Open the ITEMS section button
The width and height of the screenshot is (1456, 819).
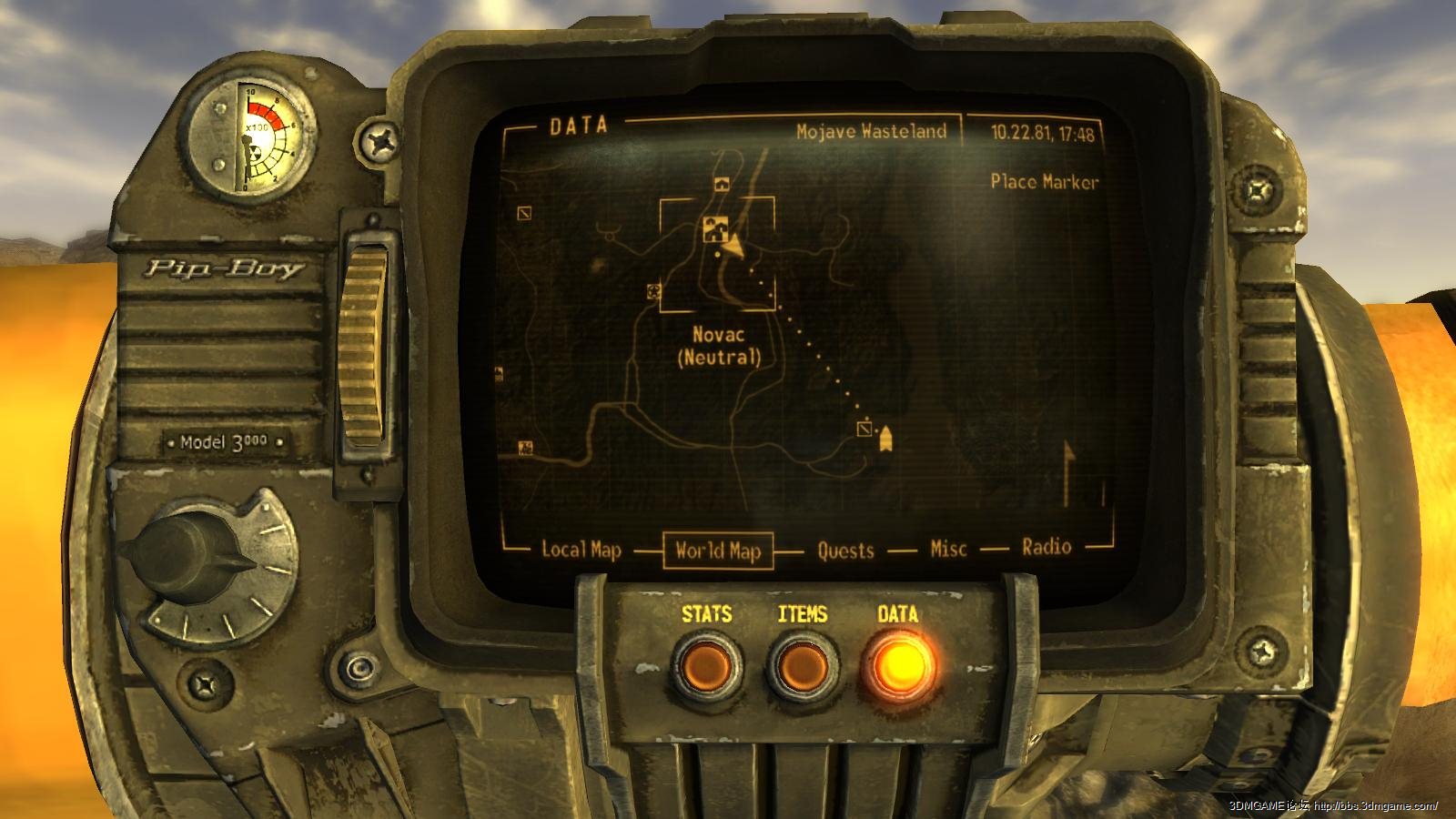tap(802, 665)
